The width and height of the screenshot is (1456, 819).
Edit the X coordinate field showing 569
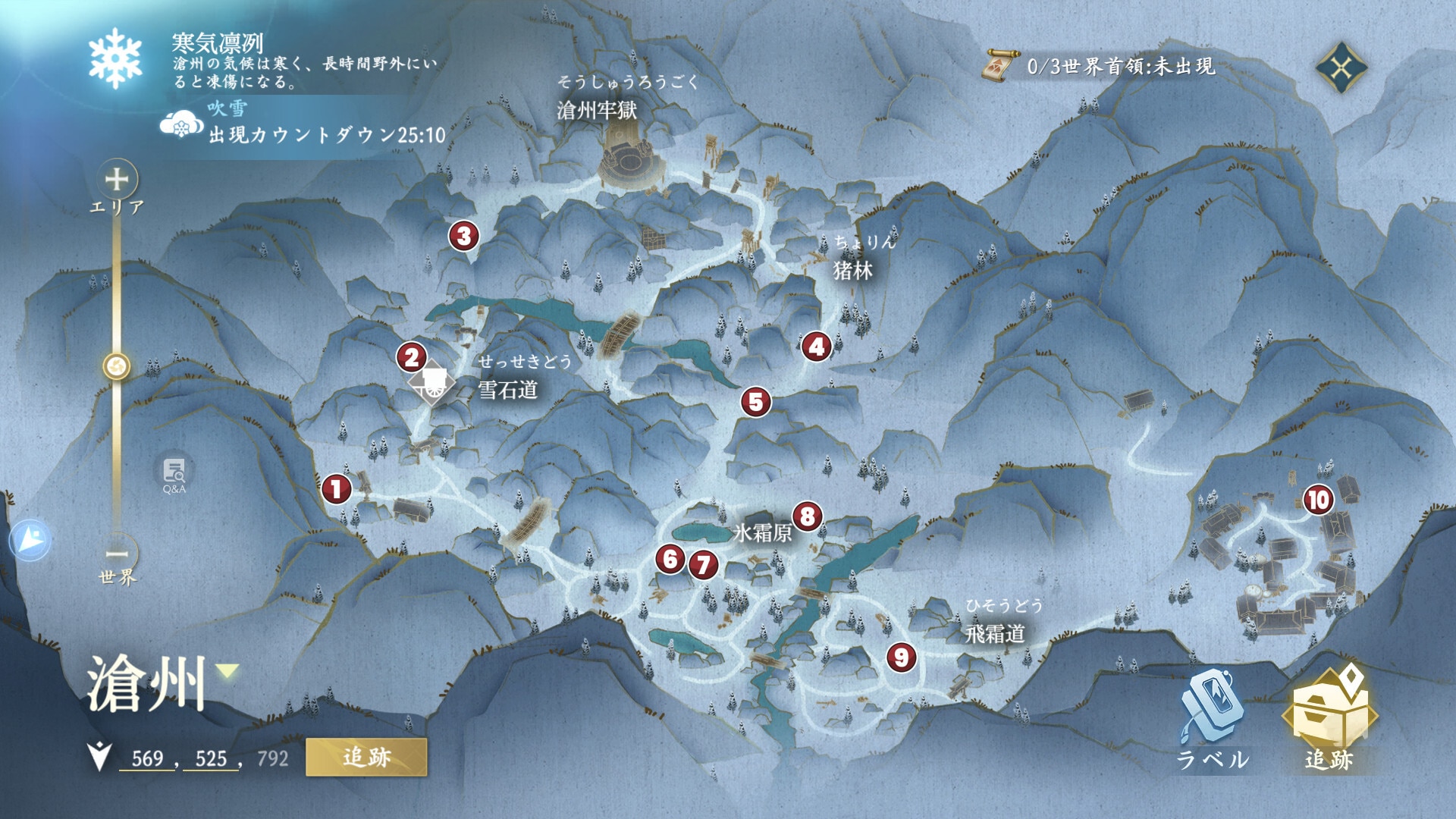(147, 758)
